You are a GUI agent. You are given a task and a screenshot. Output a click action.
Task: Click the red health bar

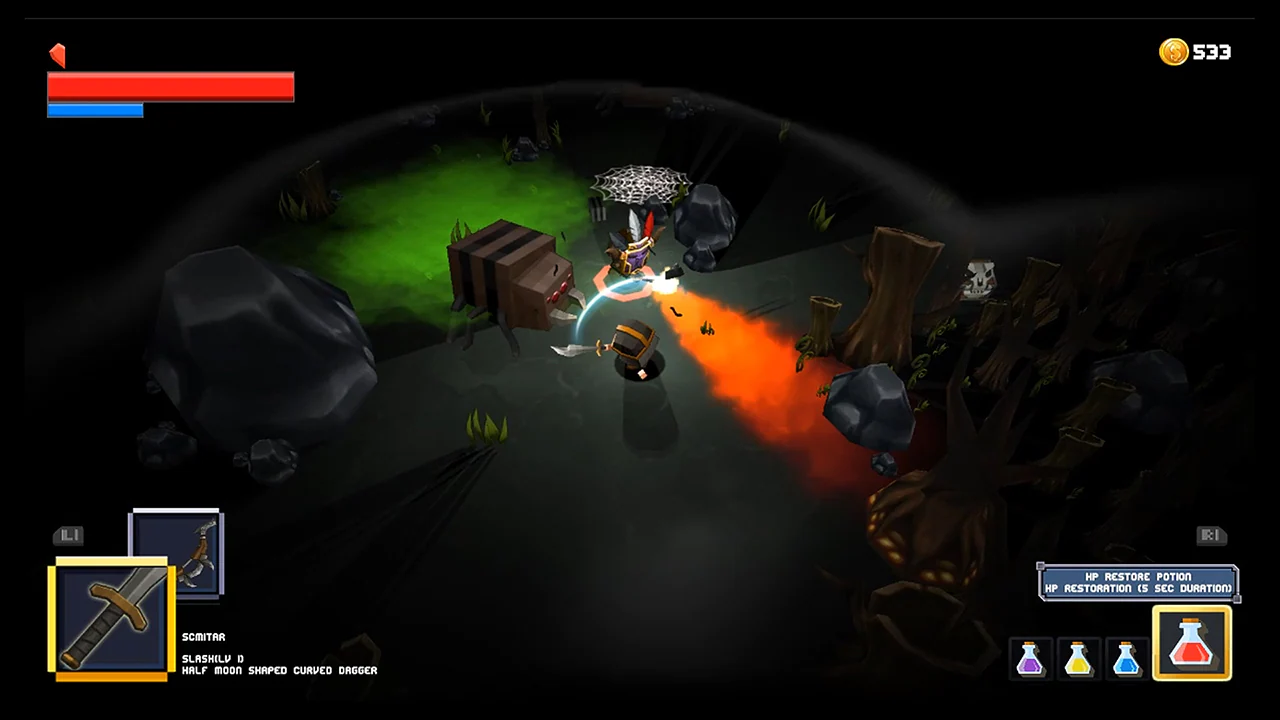(x=170, y=85)
